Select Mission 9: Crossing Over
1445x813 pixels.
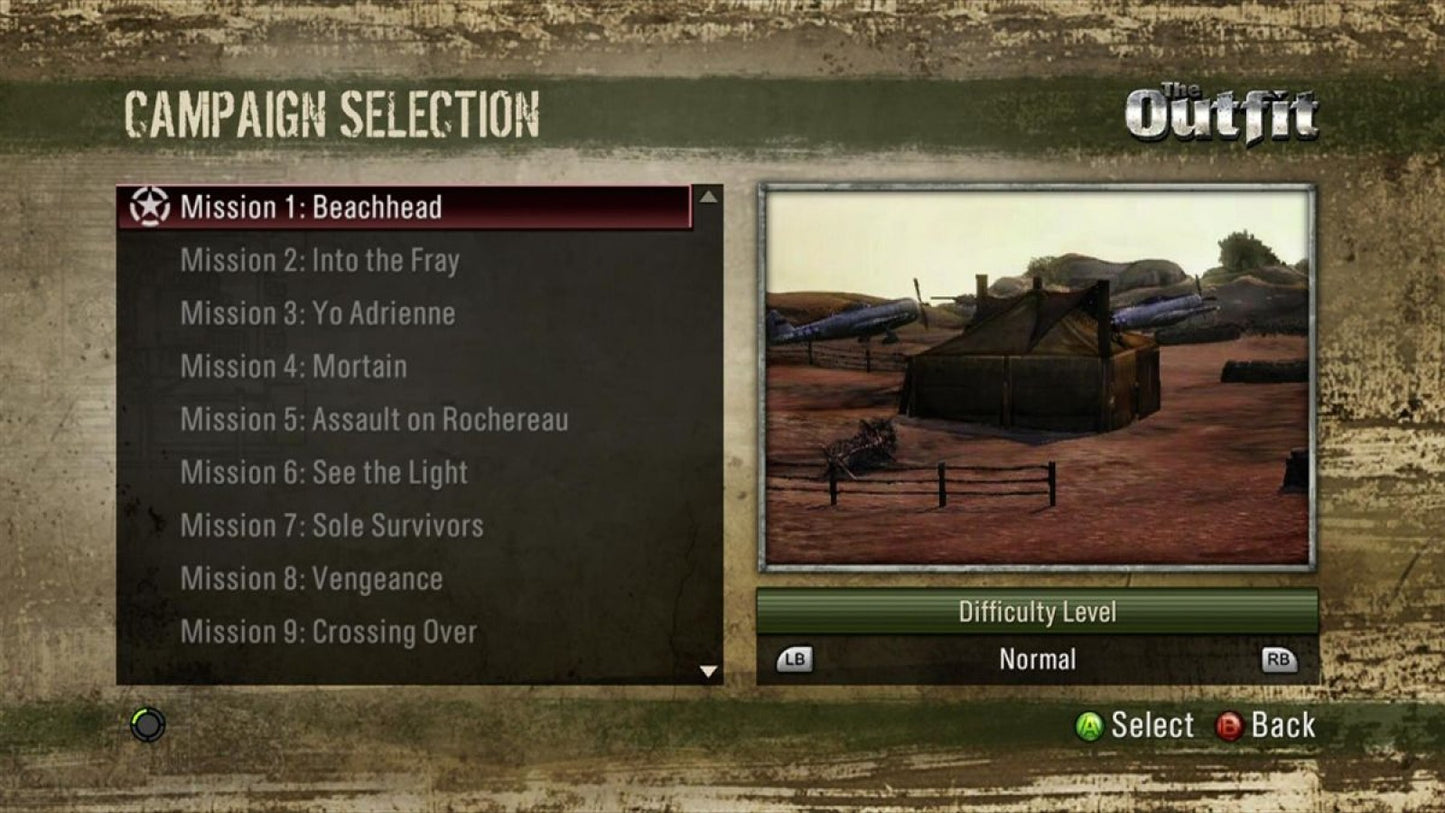coord(328,631)
